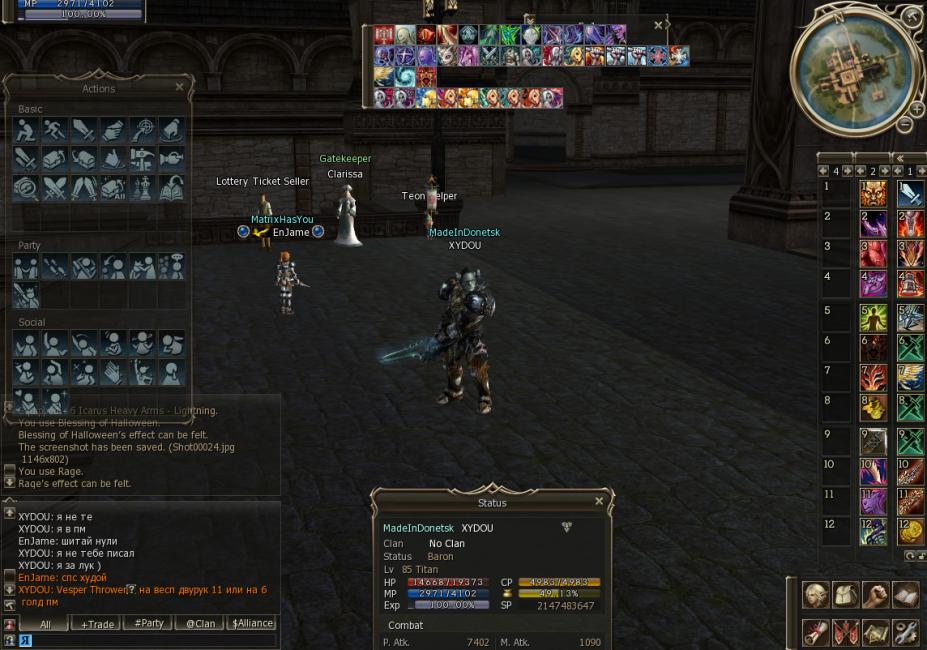The height and width of the screenshot is (650, 927).
Task: Open the skills book icon
Action: [906, 595]
